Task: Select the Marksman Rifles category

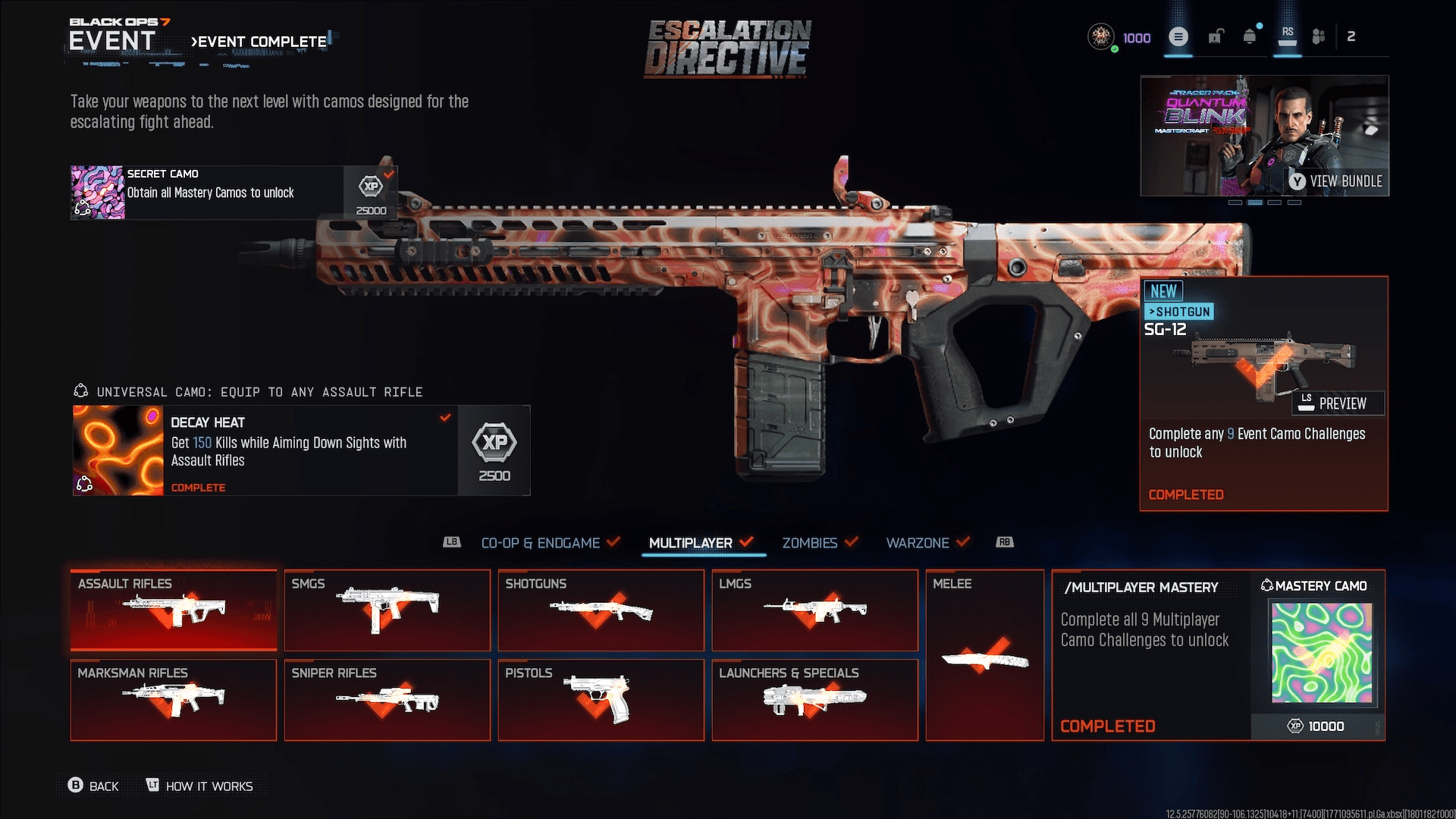Action: point(174,700)
